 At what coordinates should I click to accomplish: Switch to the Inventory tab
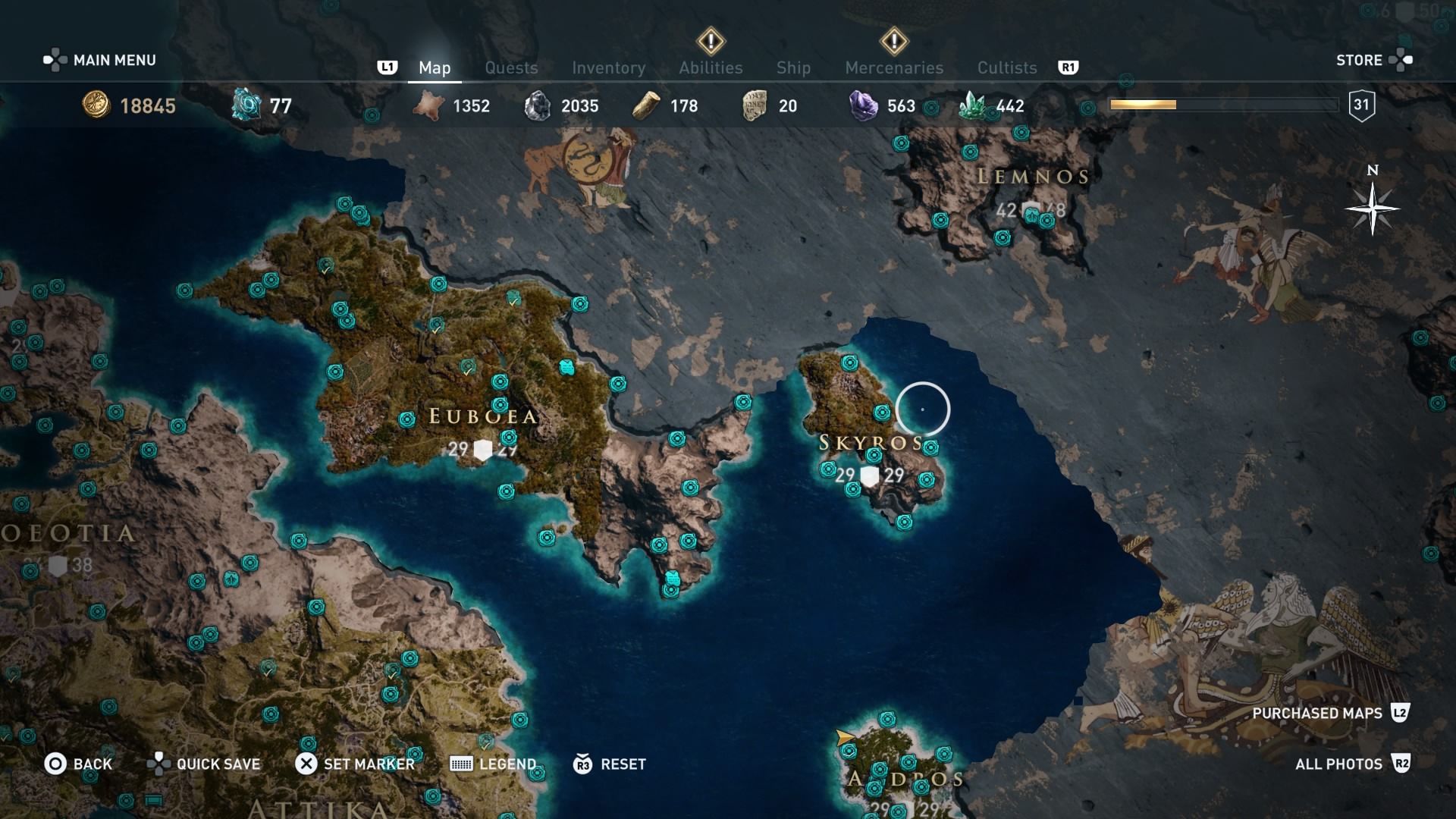[x=609, y=67]
